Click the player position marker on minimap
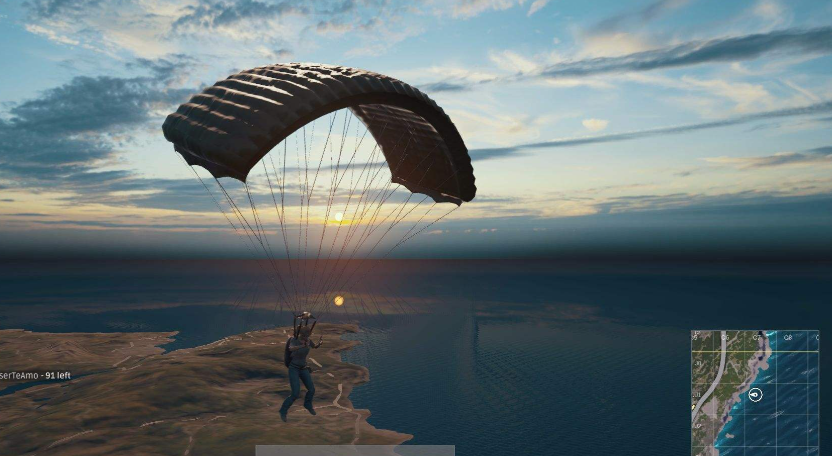The width and height of the screenshot is (832, 456). (x=756, y=395)
